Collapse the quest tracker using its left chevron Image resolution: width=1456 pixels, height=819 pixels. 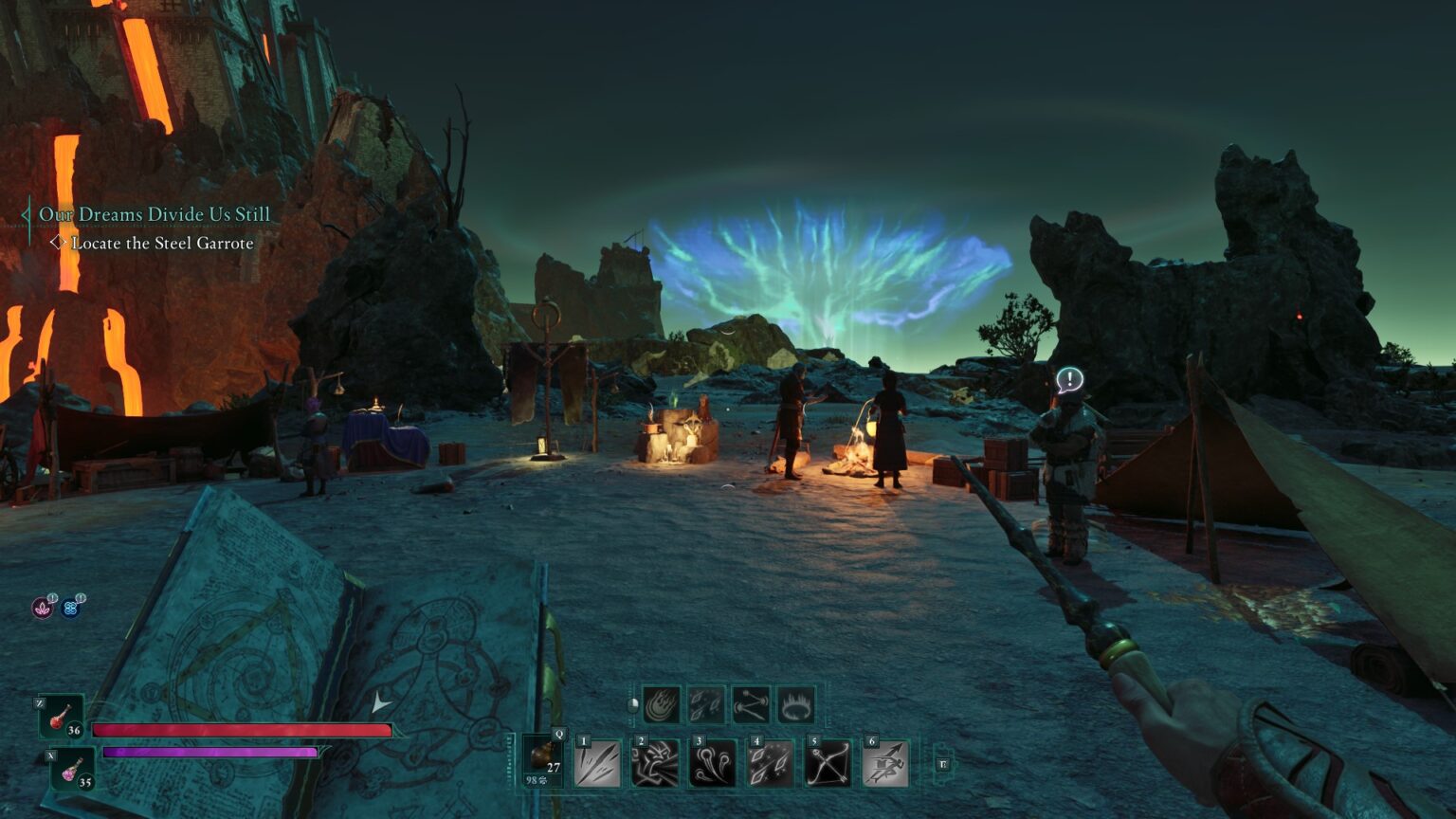(25, 214)
